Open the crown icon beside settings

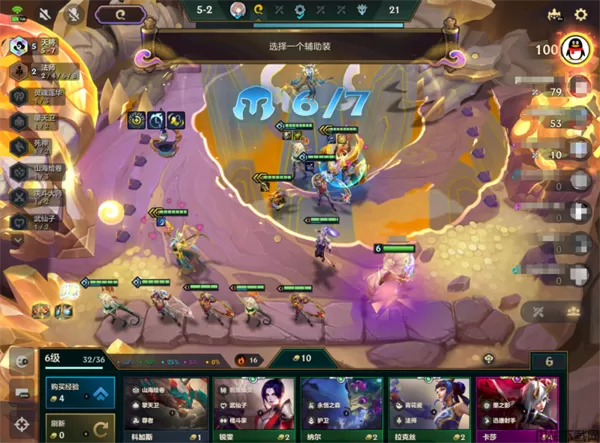pyautogui.click(x=553, y=15)
